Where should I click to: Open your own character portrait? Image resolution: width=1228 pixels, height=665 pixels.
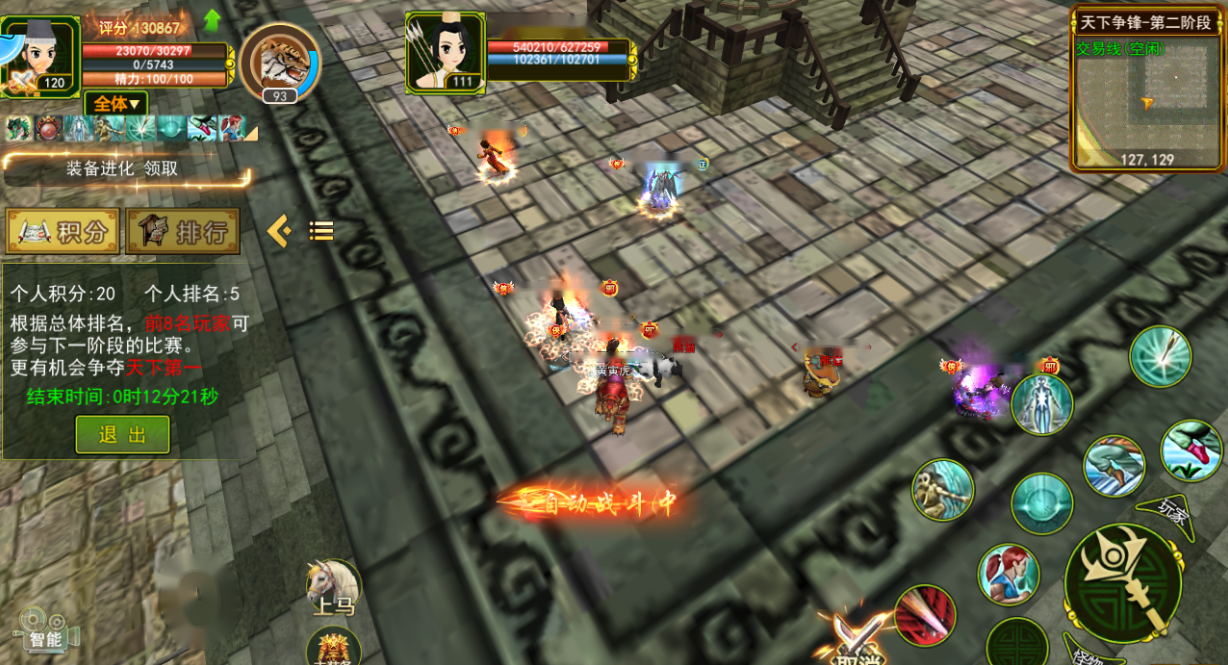click(x=40, y=57)
